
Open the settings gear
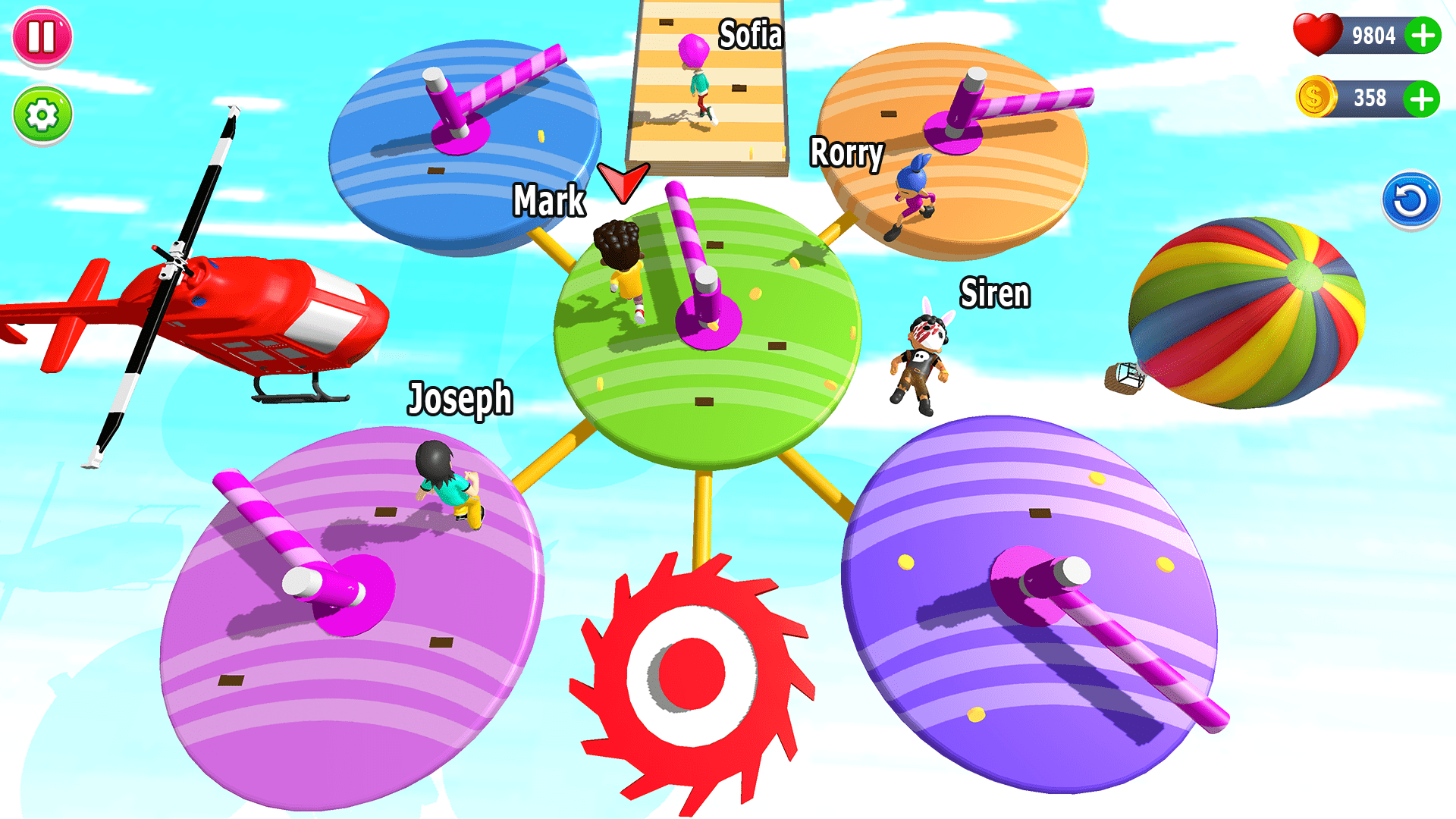[42, 115]
